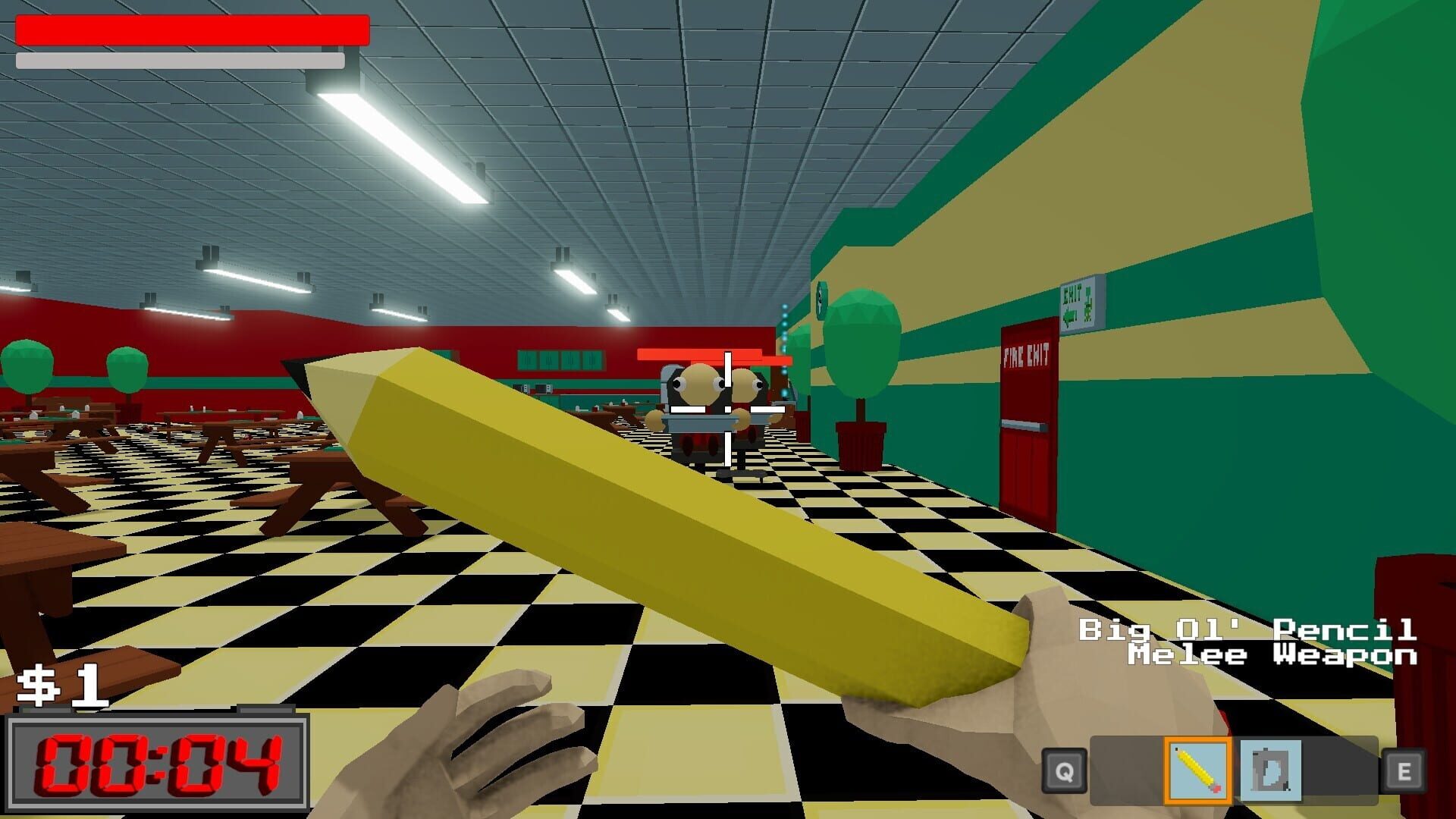Click the EXIT sign with arrow
The width and height of the screenshot is (1456, 819).
coord(1078,296)
